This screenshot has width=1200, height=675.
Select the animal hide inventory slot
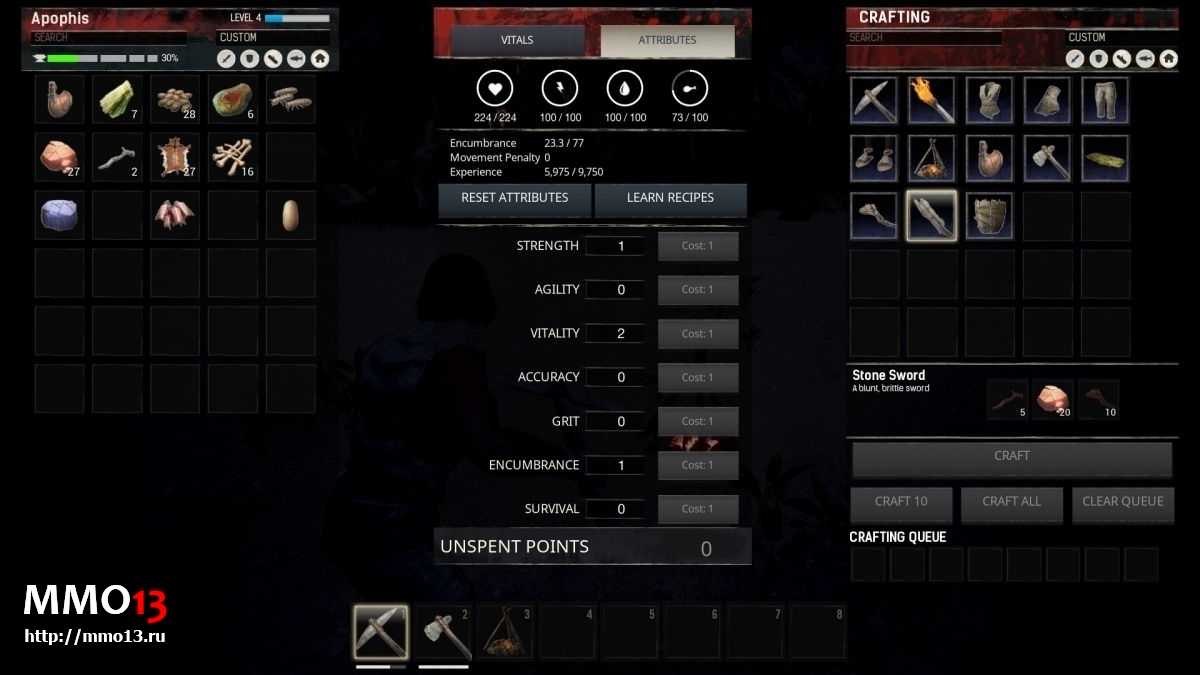coord(175,157)
